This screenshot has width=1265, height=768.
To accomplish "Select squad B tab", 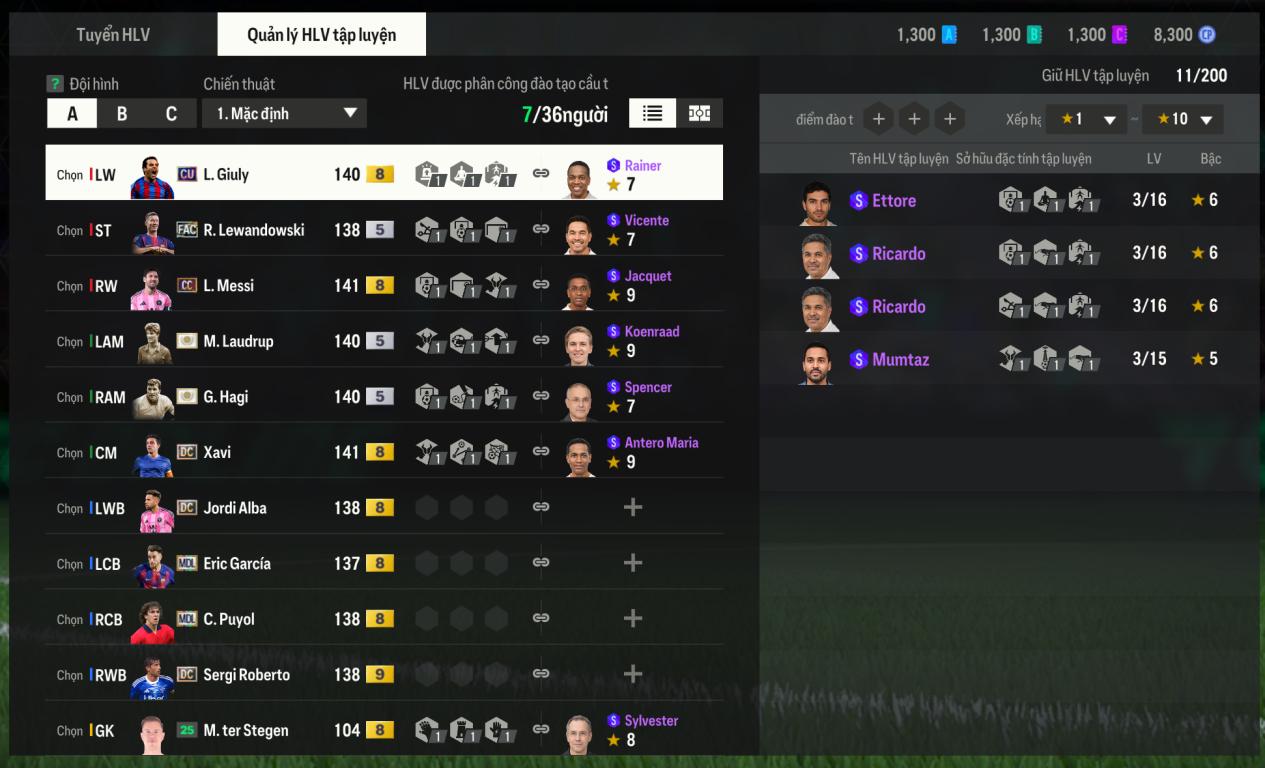I will pyautogui.click(x=122, y=114).
